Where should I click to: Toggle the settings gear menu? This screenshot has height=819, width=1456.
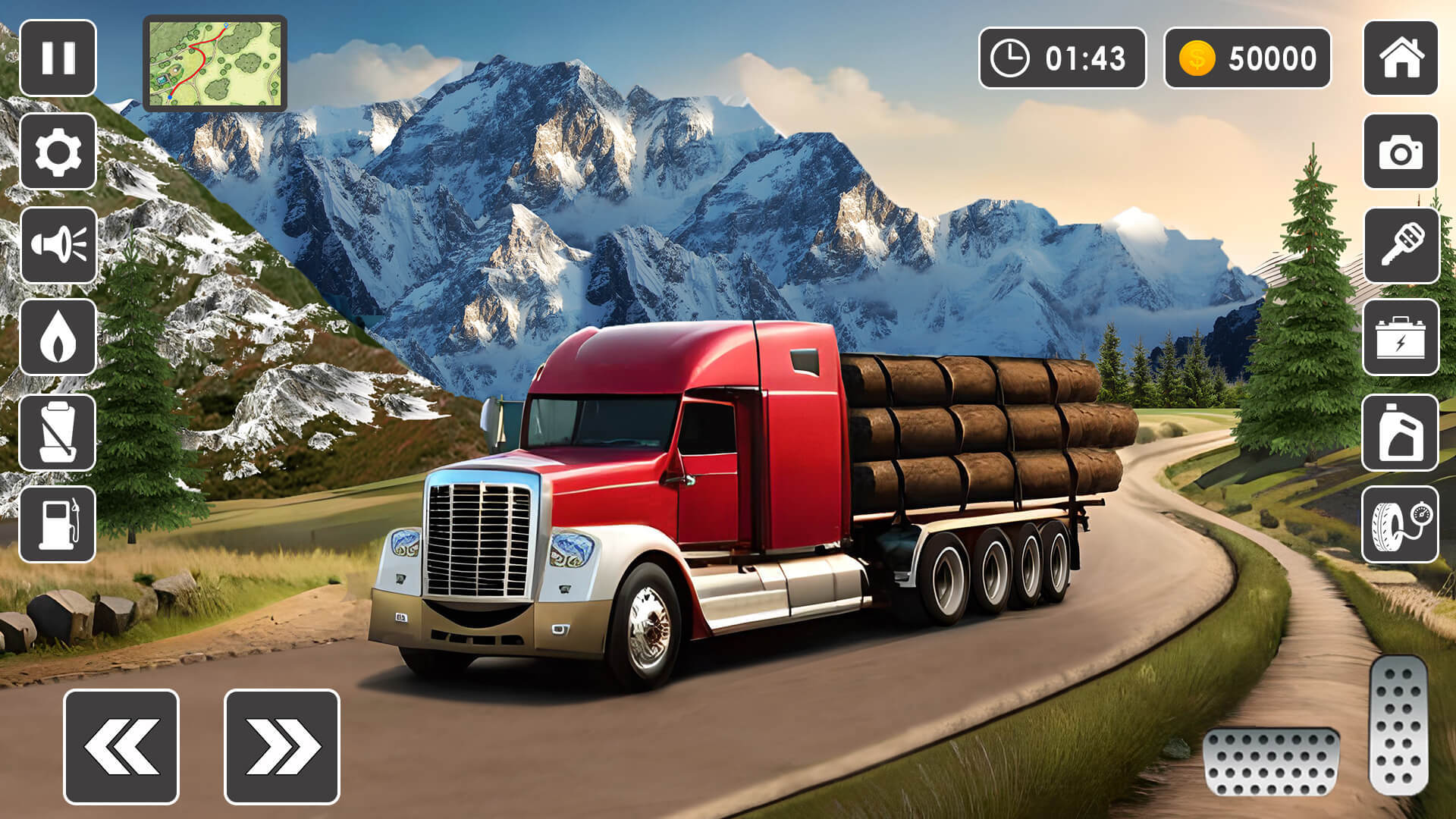(57, 151)
